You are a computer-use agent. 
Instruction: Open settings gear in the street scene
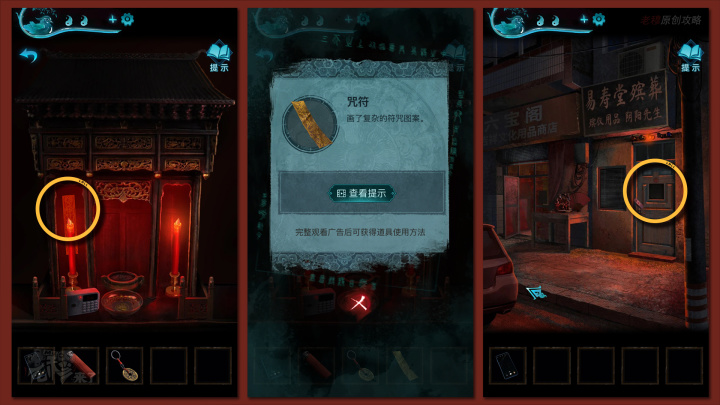(x=599, y=19)
